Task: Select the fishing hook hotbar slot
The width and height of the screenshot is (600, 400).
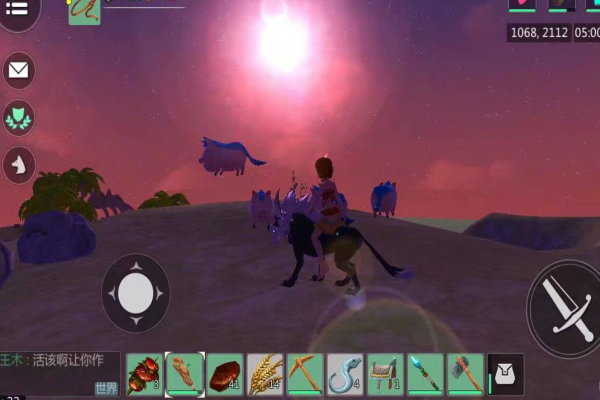Action: click(x=345, y=374)
